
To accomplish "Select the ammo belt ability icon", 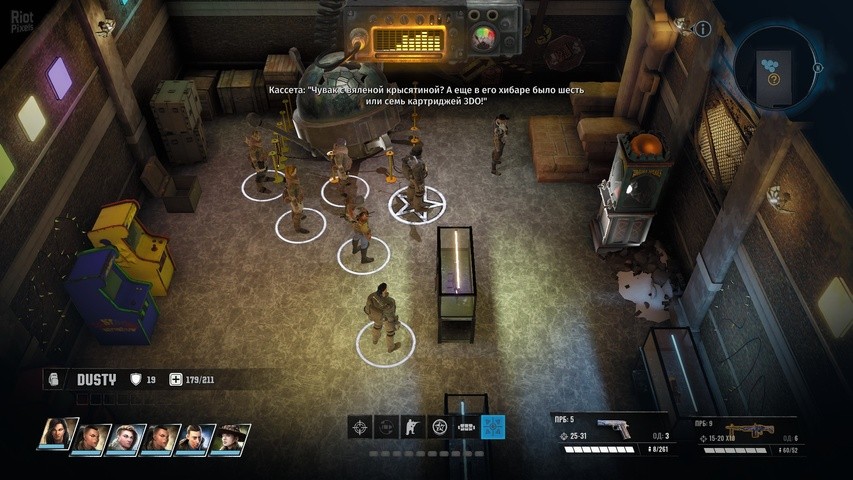I will click(x=466, y=427).
